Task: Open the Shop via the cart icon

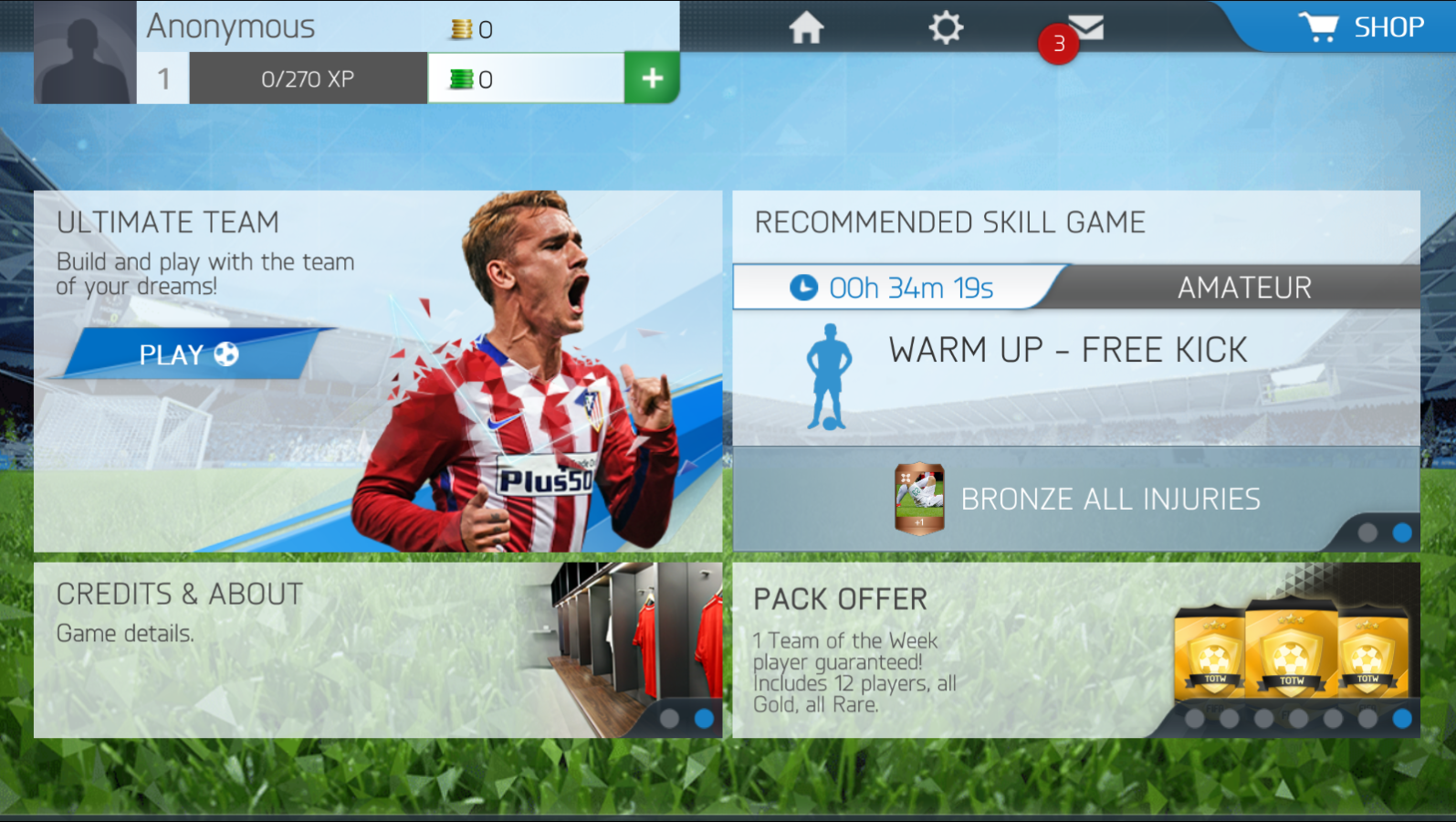Action: pos(1317,26)
